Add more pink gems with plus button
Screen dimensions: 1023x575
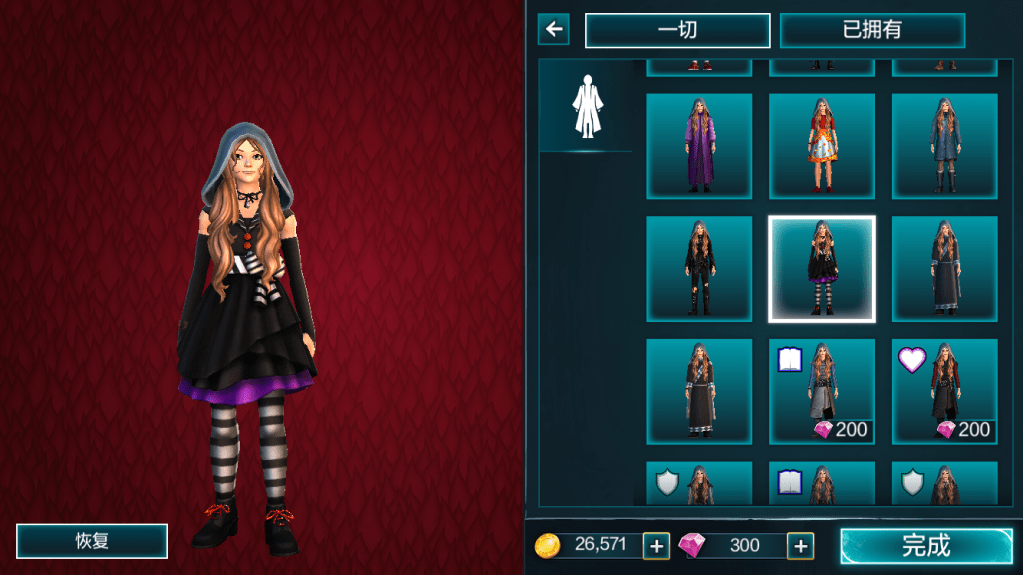(800, 545)
